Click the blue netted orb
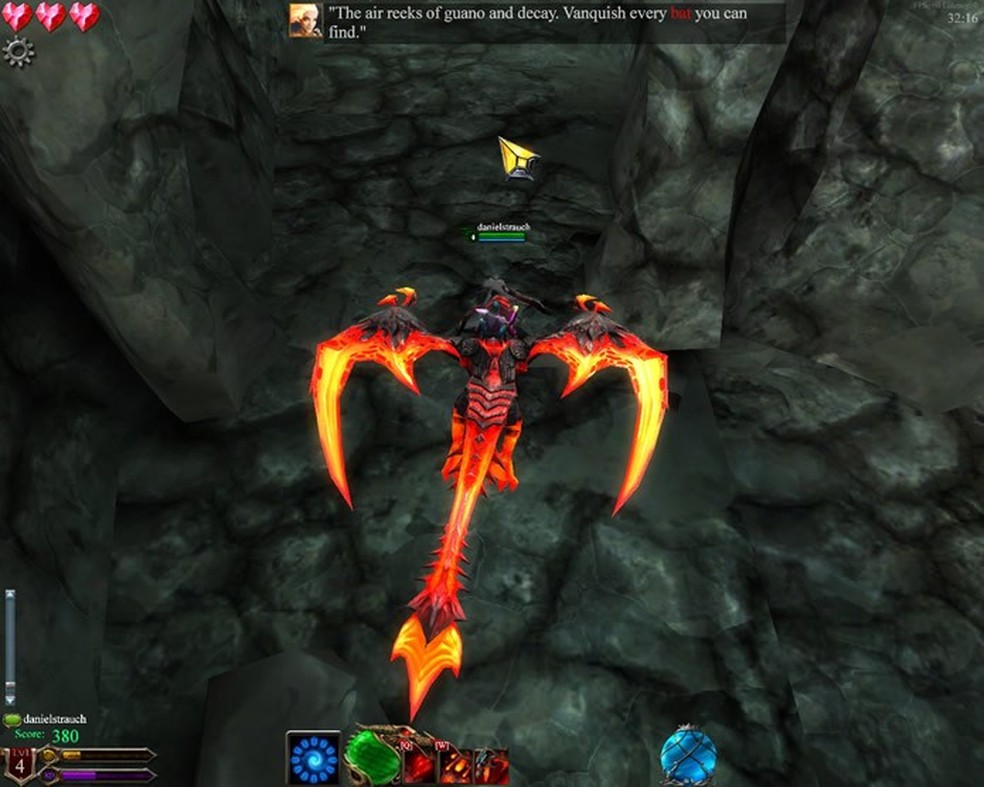The image size is (984, 787). point(688,757)
